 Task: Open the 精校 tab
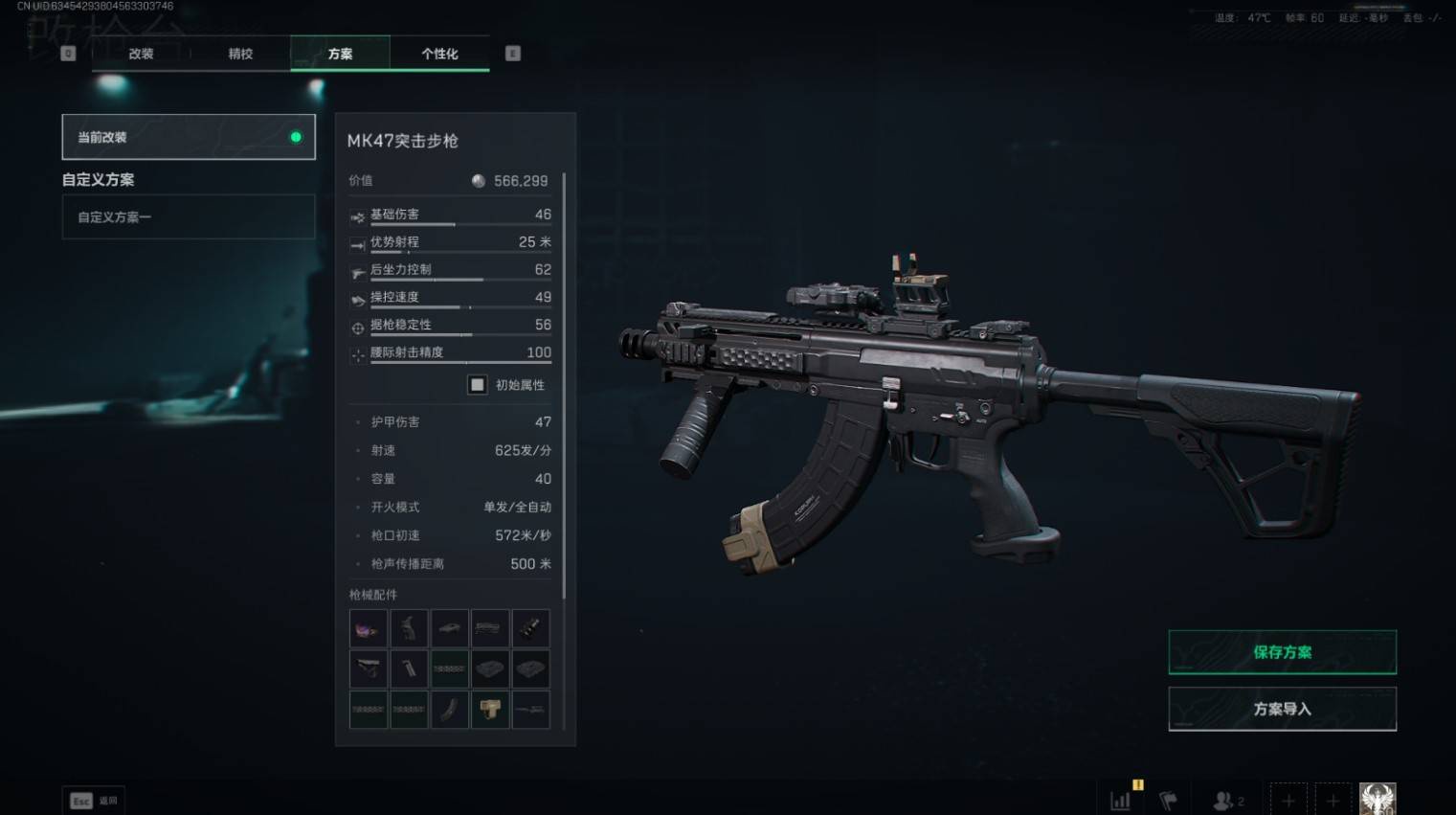[x=240, y=54]
